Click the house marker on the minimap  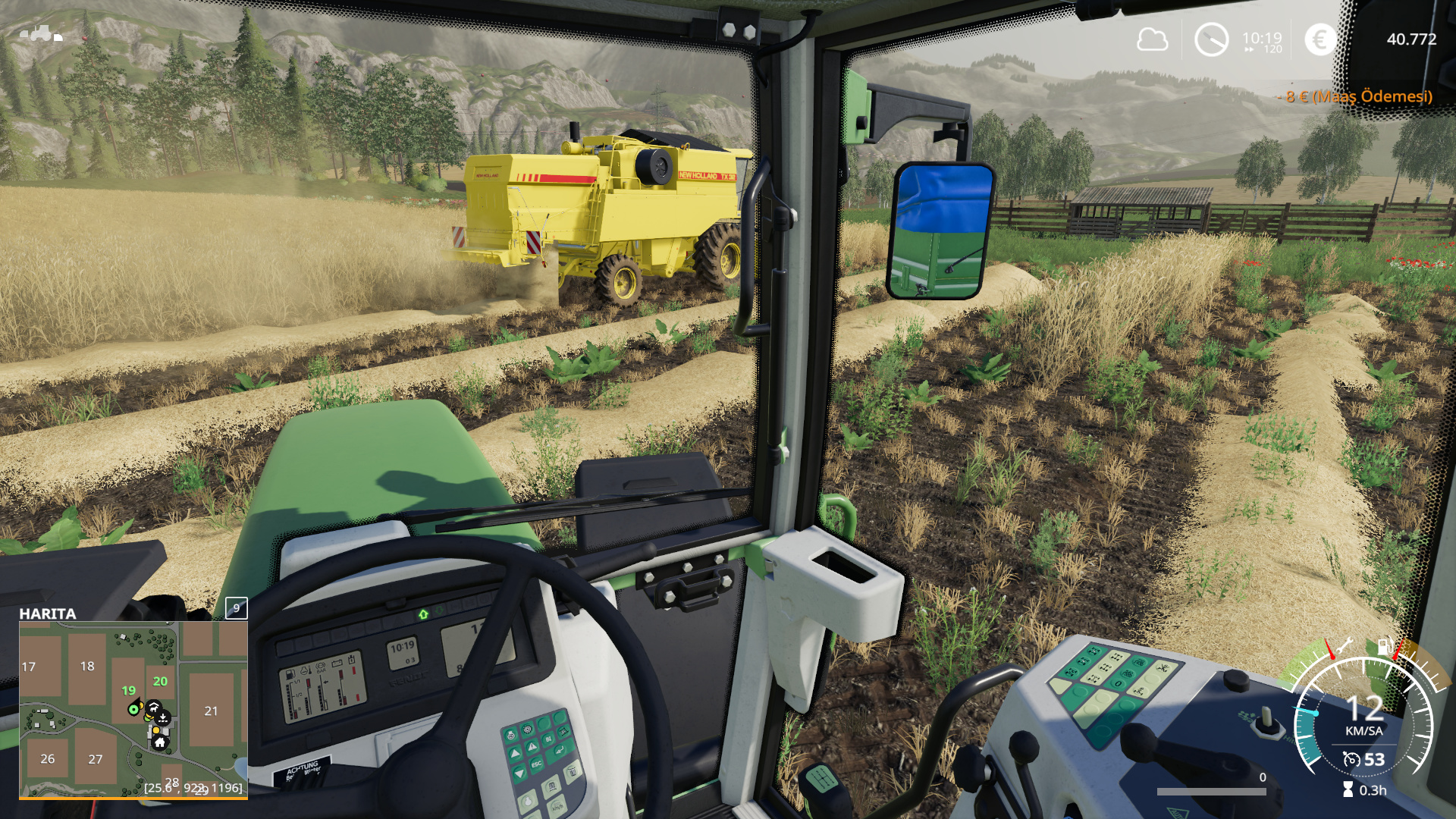pyautogui.click(x=160, y=742)
